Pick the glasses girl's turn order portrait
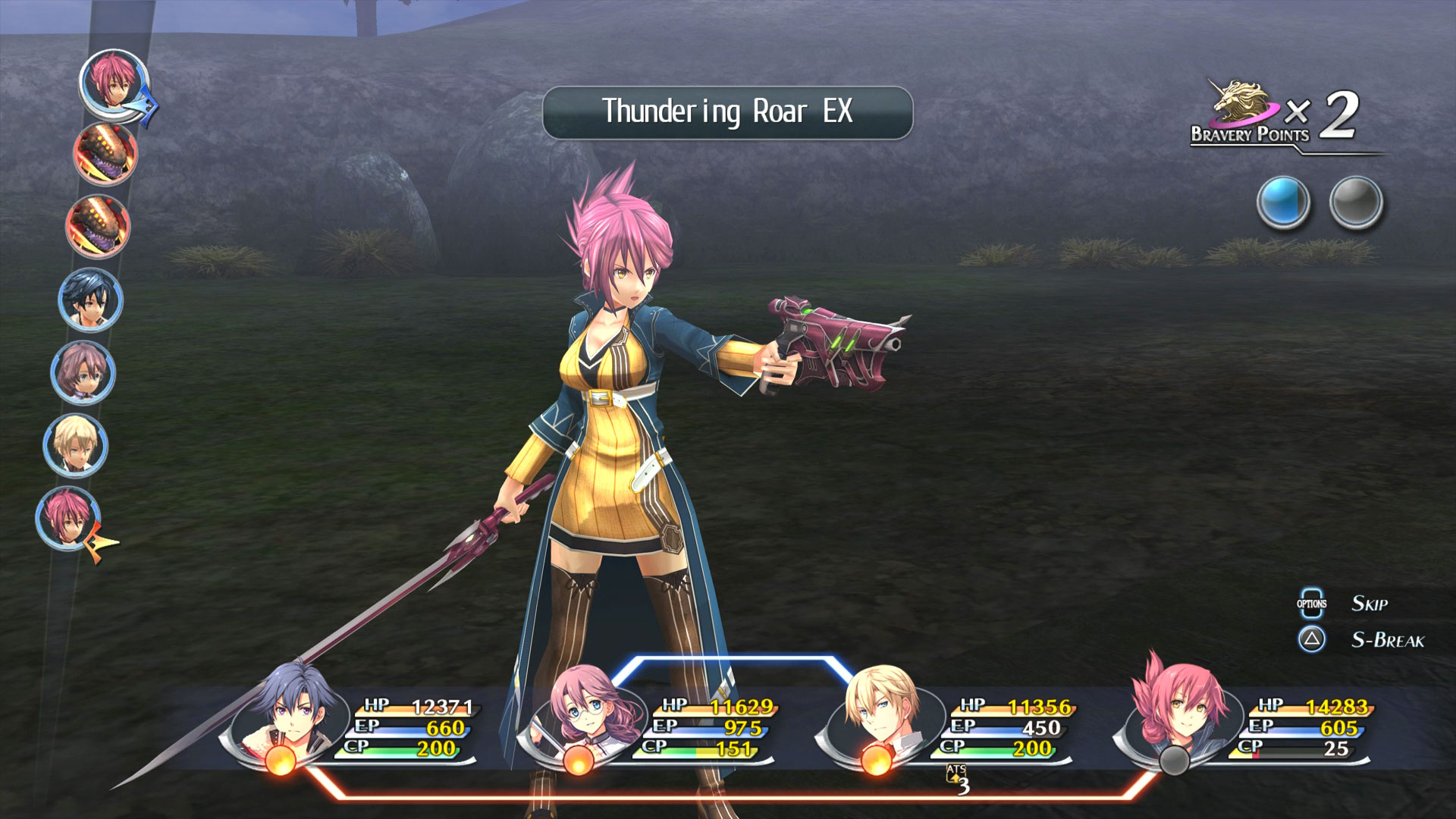1456x819 pixels. tap(83, 373)
